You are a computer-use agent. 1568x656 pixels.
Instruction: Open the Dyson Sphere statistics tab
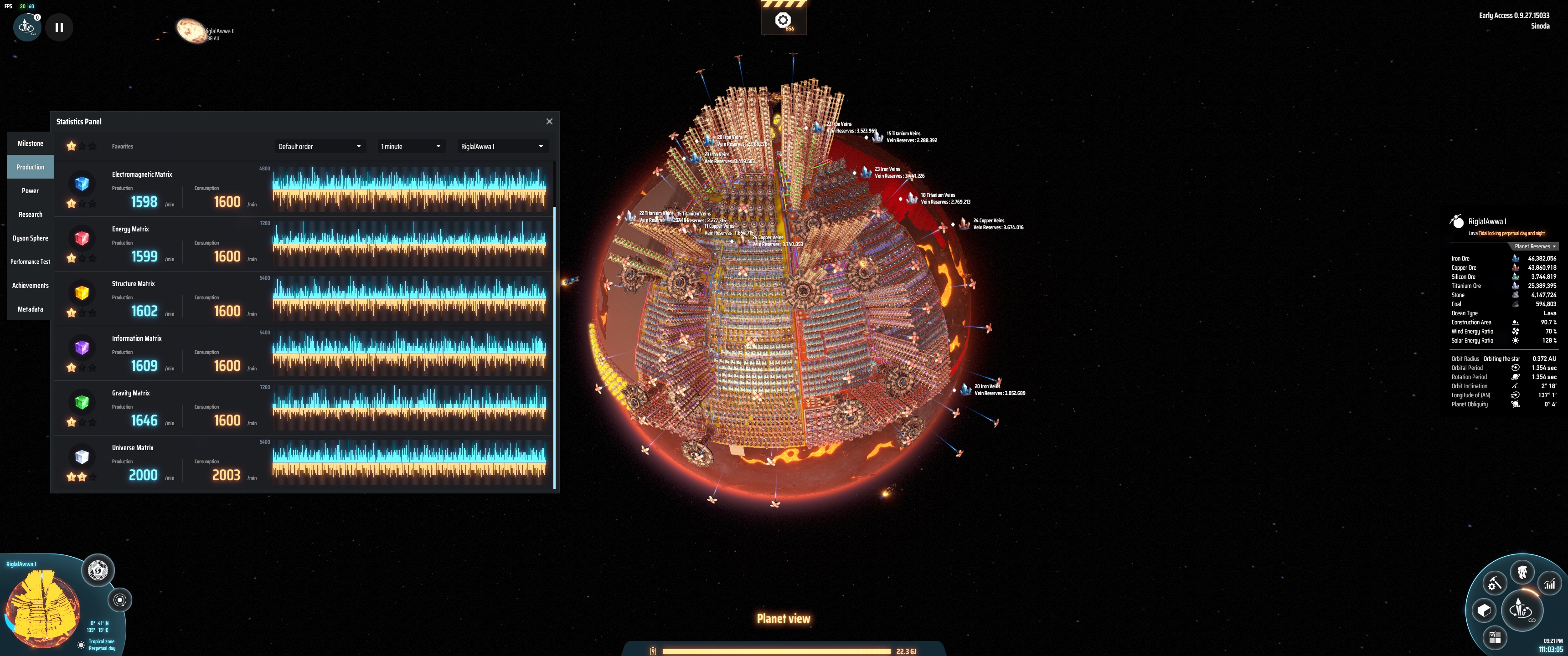pyautogui.click(x=30, y=238)
